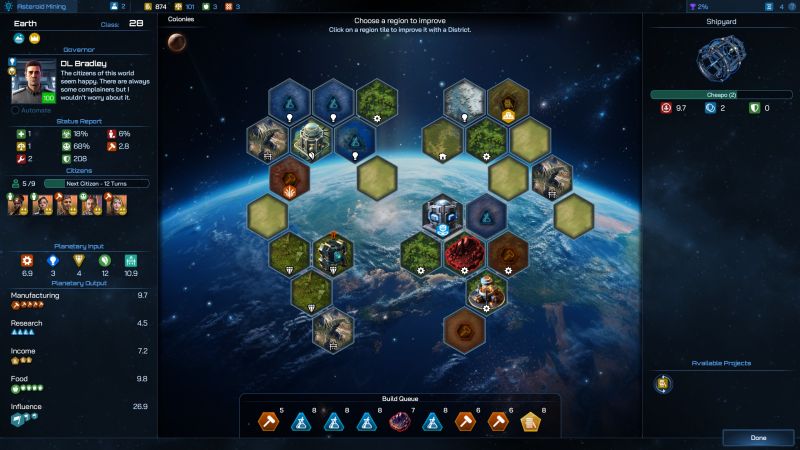The height and width of the screenshot is (450, 800).
Task: Select the first hammer item in Build Queue
Action: 269,422
